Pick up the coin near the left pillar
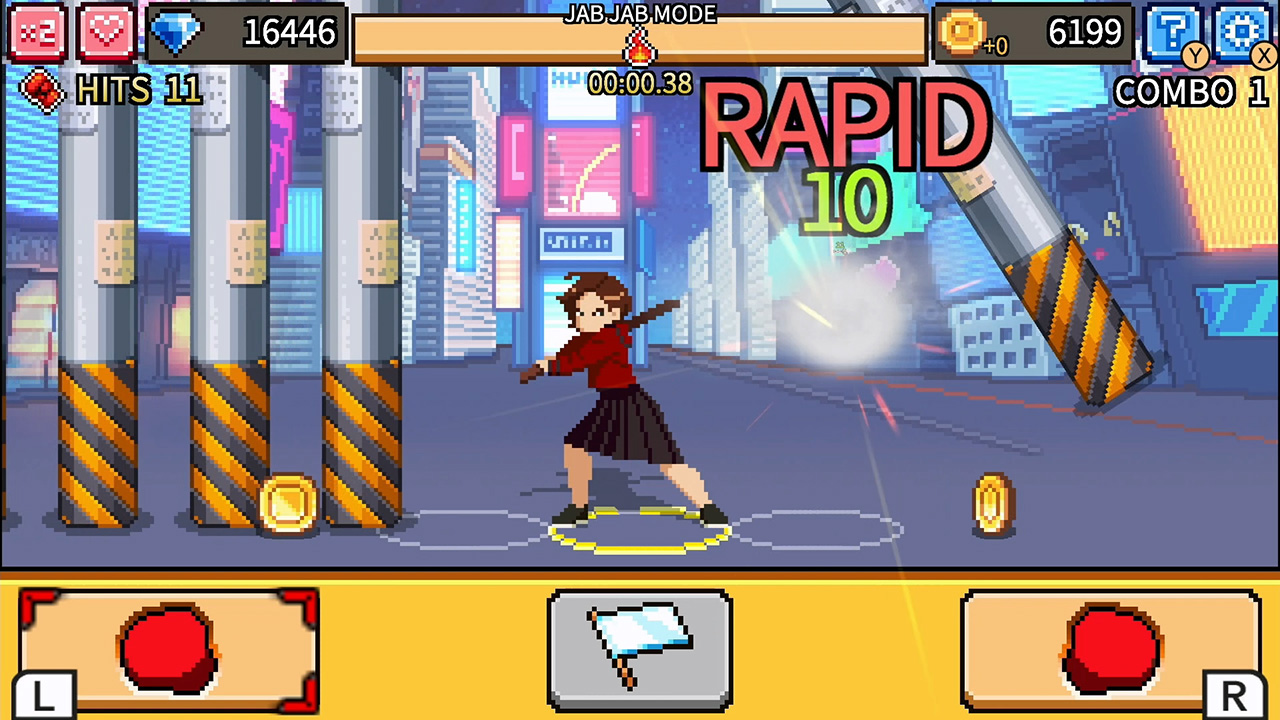Viewport: 1280px width, 720px height. tap(287, 505)
